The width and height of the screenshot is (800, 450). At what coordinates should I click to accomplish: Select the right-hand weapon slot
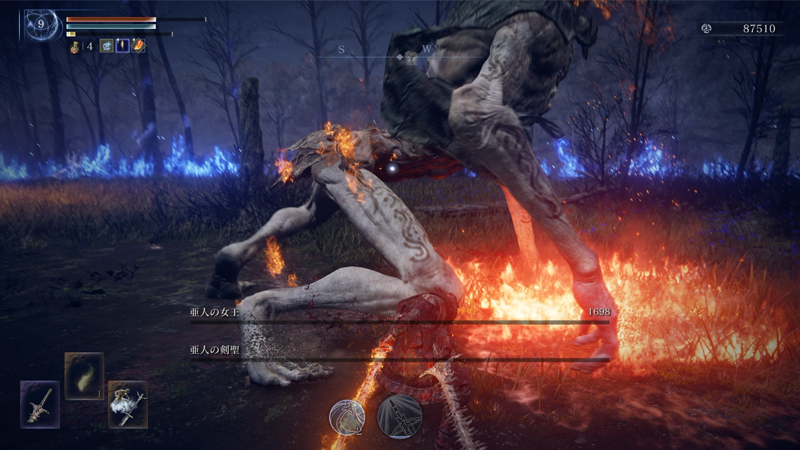[x=128, y=404]
